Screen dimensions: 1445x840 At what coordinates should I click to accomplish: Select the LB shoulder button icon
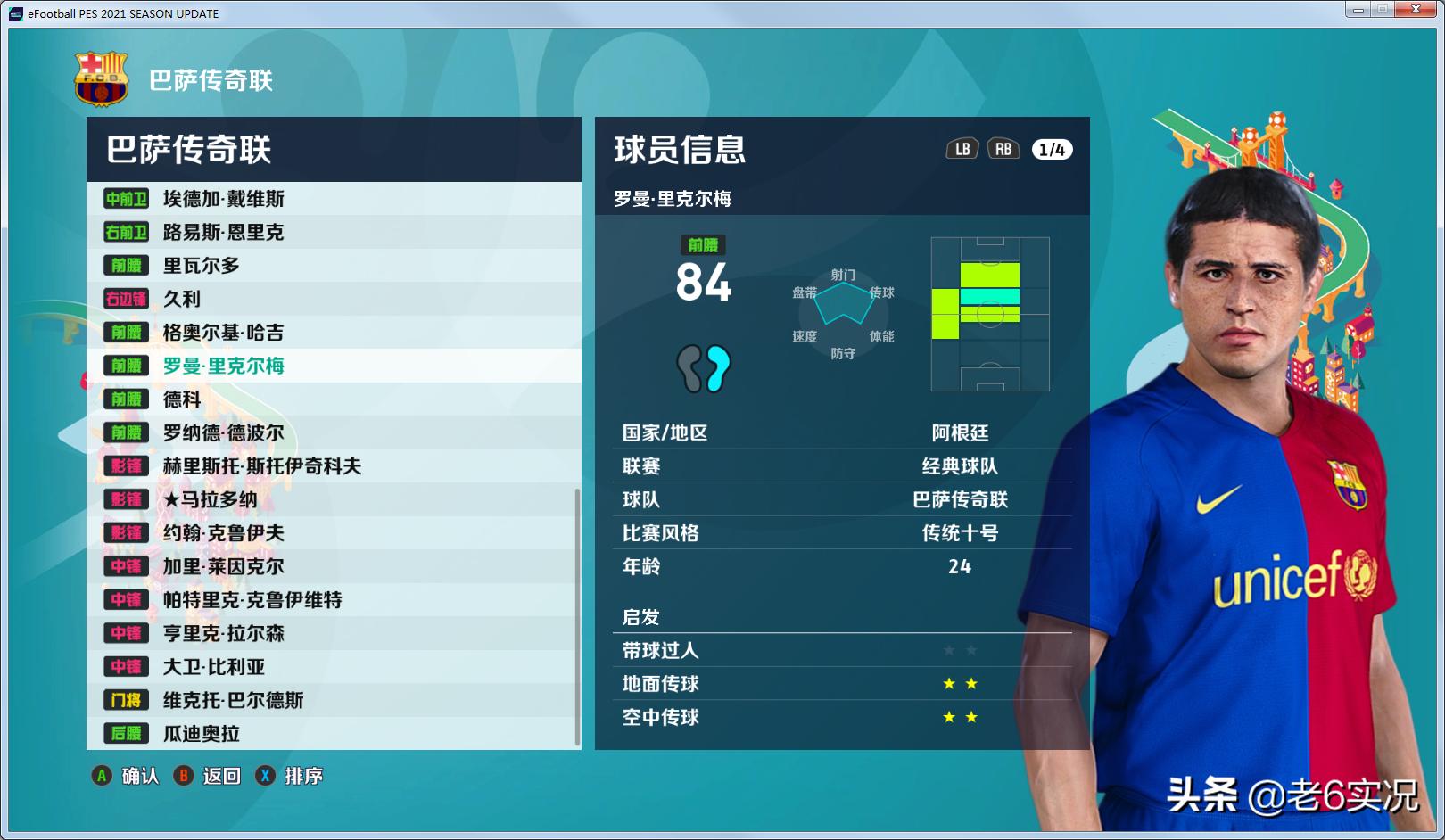962,150
